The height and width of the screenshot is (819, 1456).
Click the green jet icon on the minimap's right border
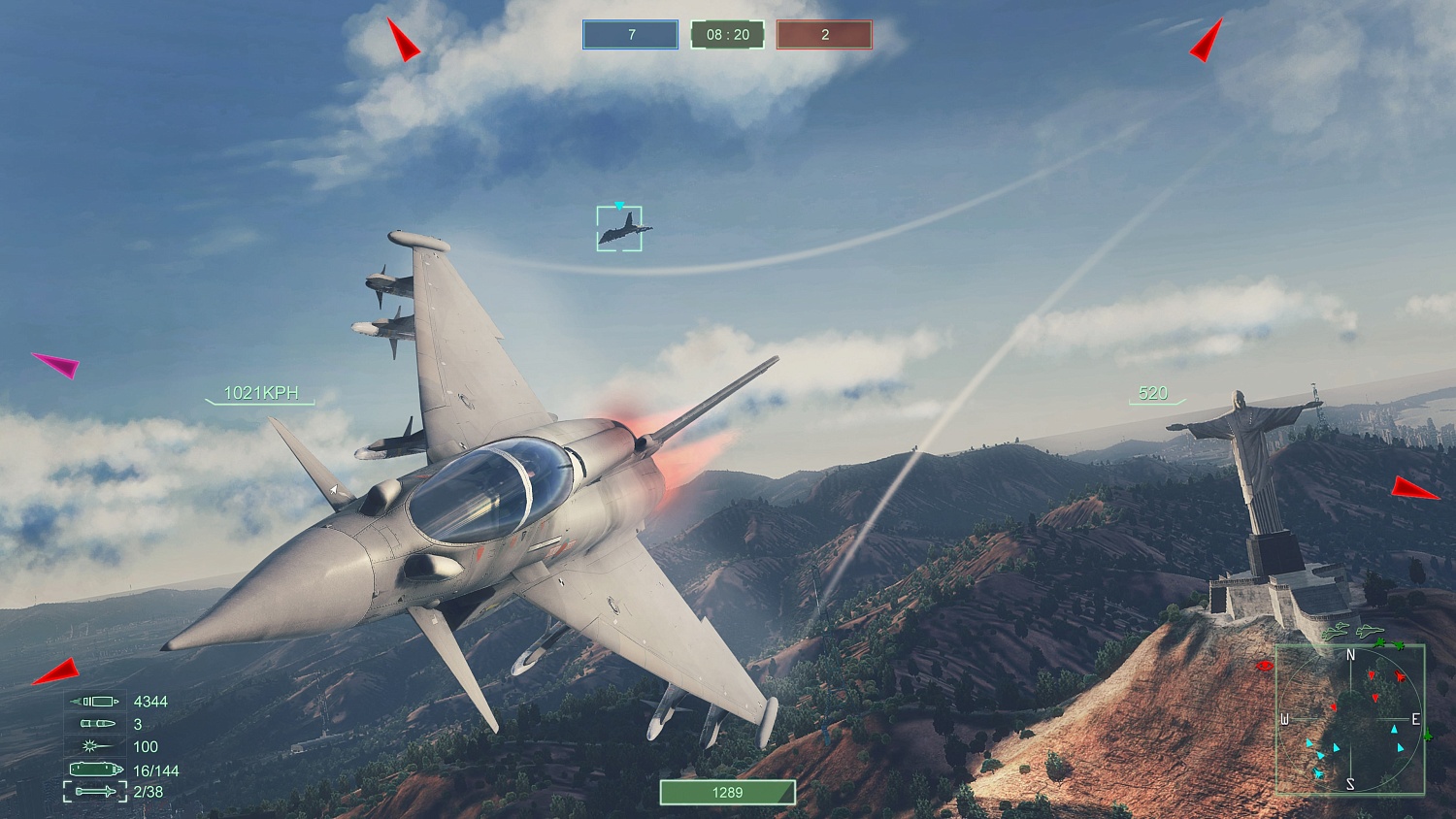(x=1428, y=737)
